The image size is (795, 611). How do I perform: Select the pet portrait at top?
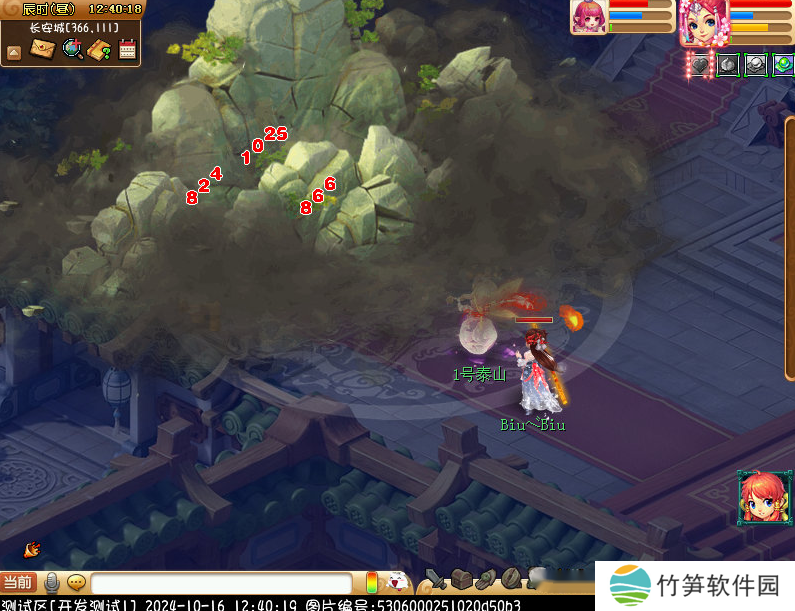tap(588, 17)
